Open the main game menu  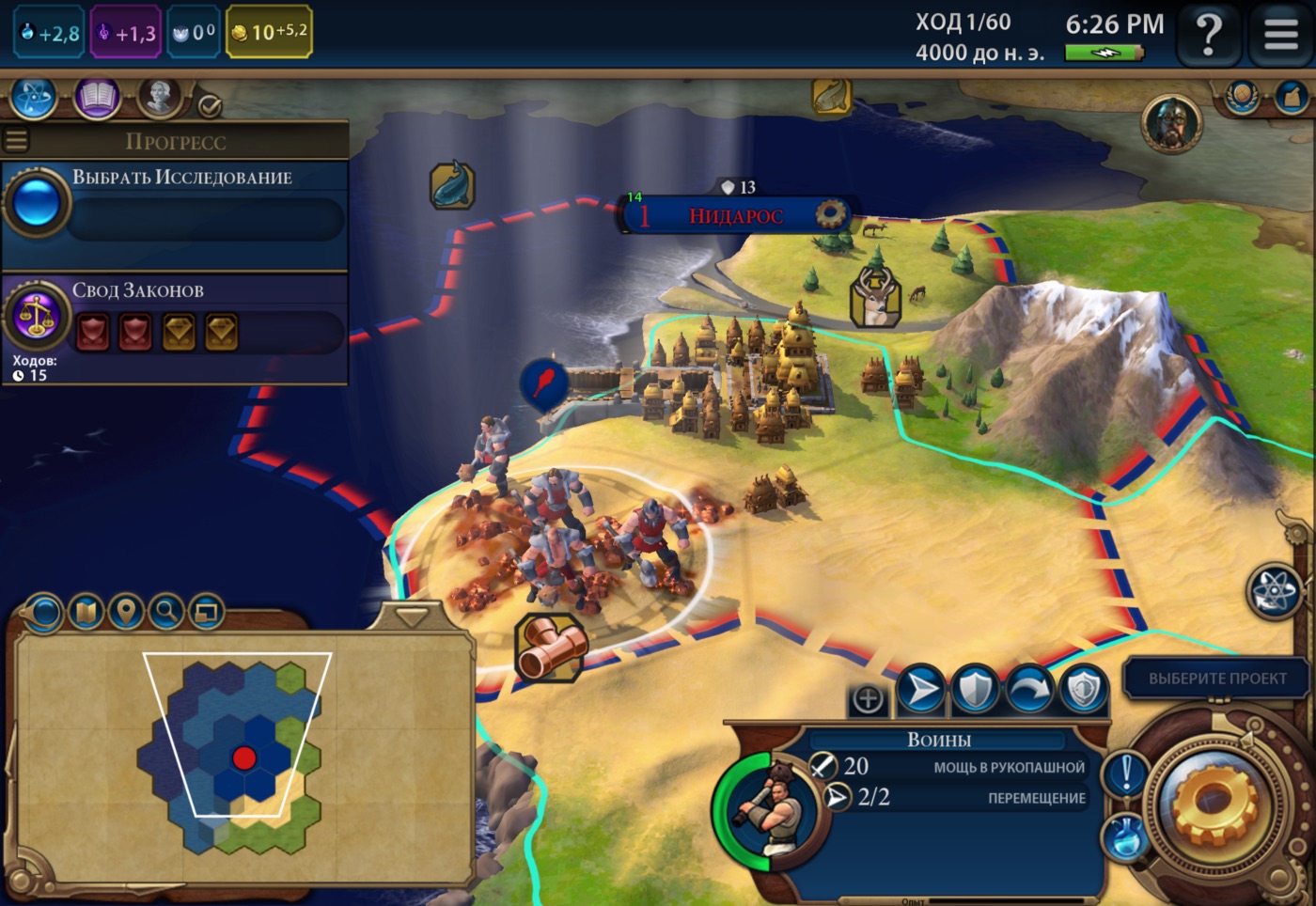(1280, 36)
